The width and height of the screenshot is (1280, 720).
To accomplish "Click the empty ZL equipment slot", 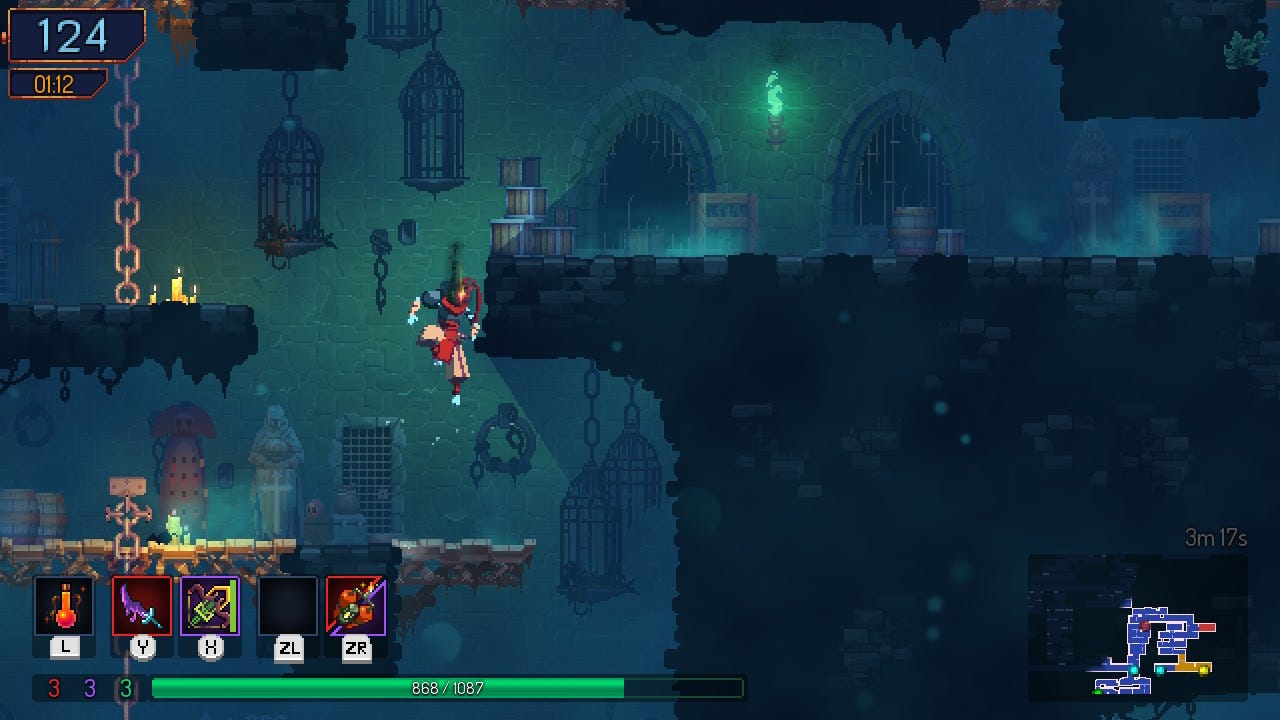I will click(283, 607).
